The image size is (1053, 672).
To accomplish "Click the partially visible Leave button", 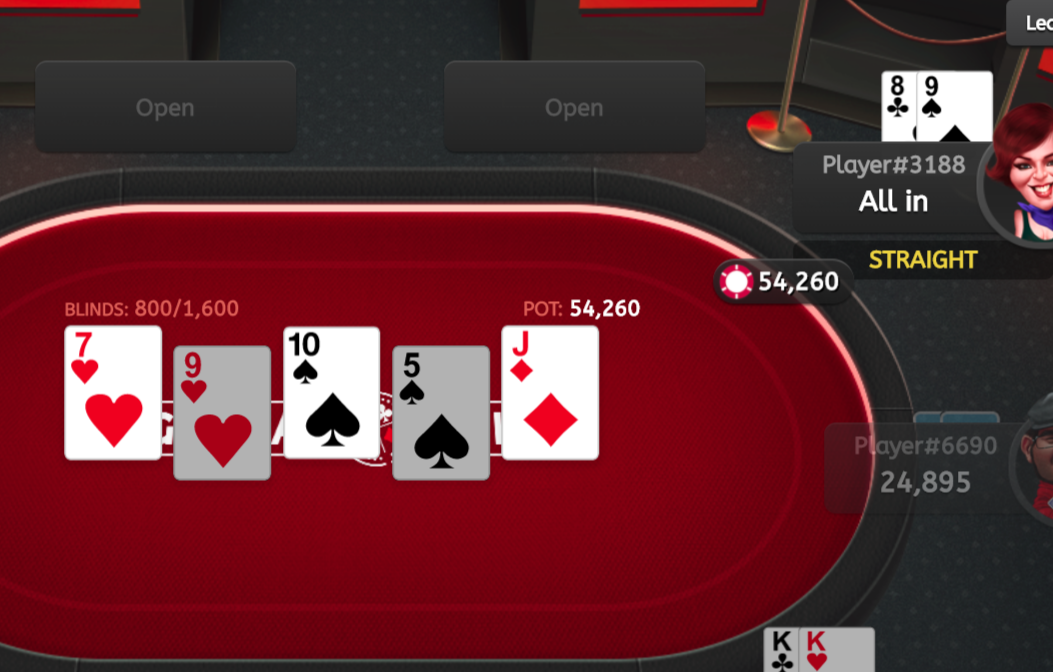I will [1031, 22].
